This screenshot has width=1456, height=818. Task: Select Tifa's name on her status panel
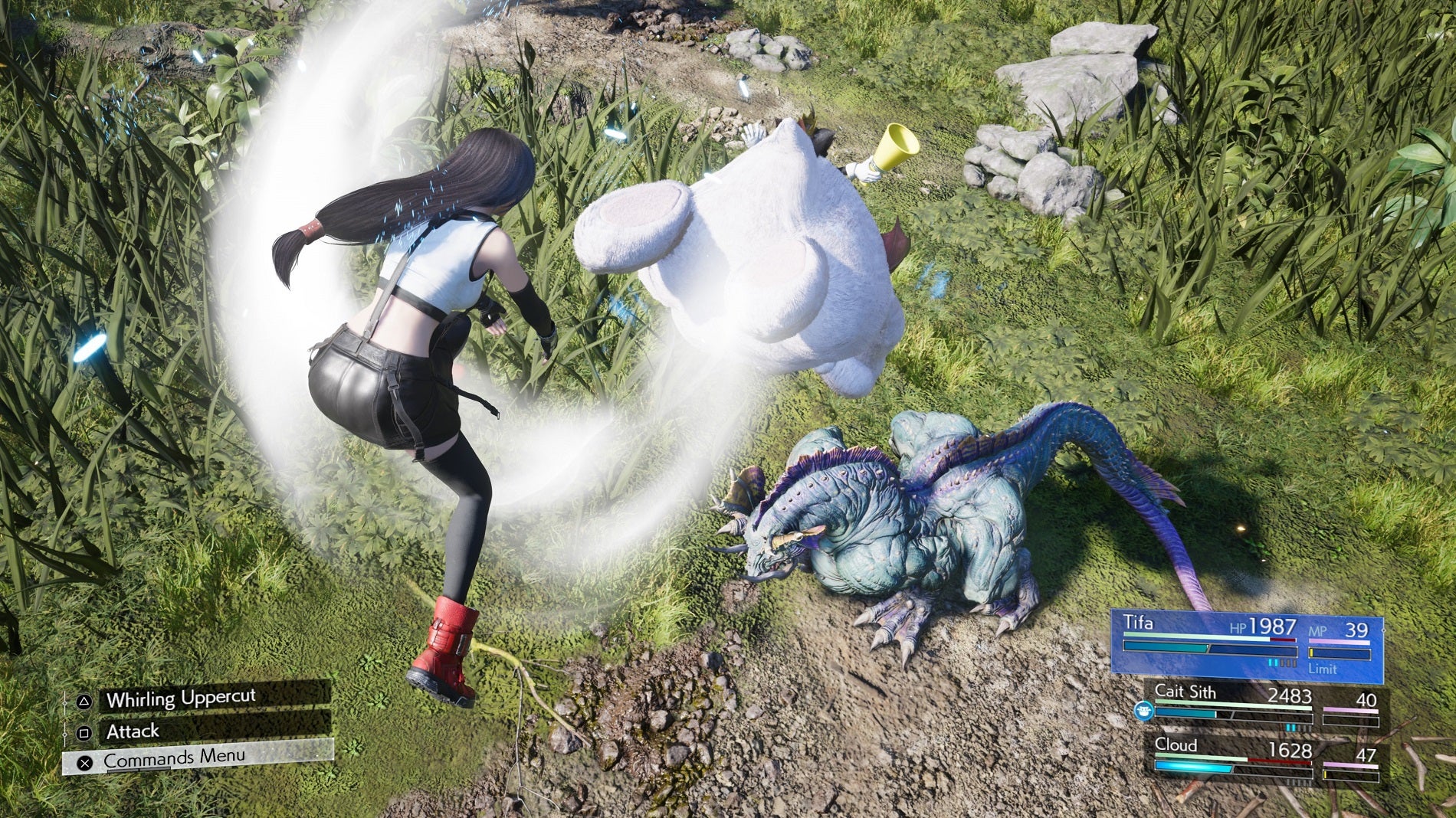1139,623
